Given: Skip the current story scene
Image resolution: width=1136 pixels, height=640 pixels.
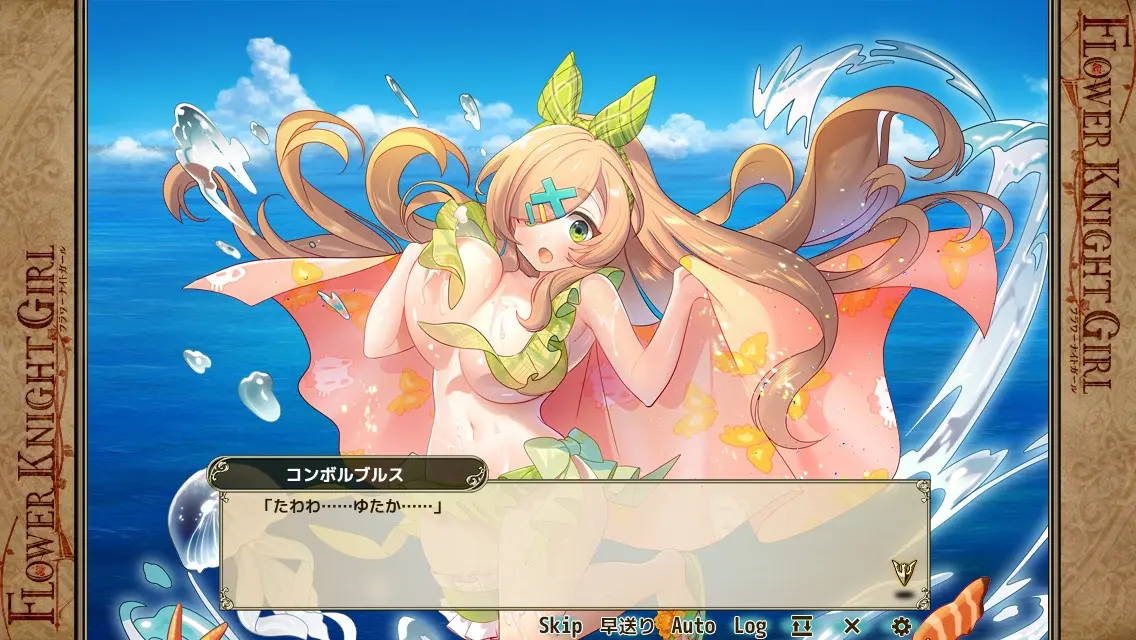Looking at the screenshot, I should click(560, 626).
